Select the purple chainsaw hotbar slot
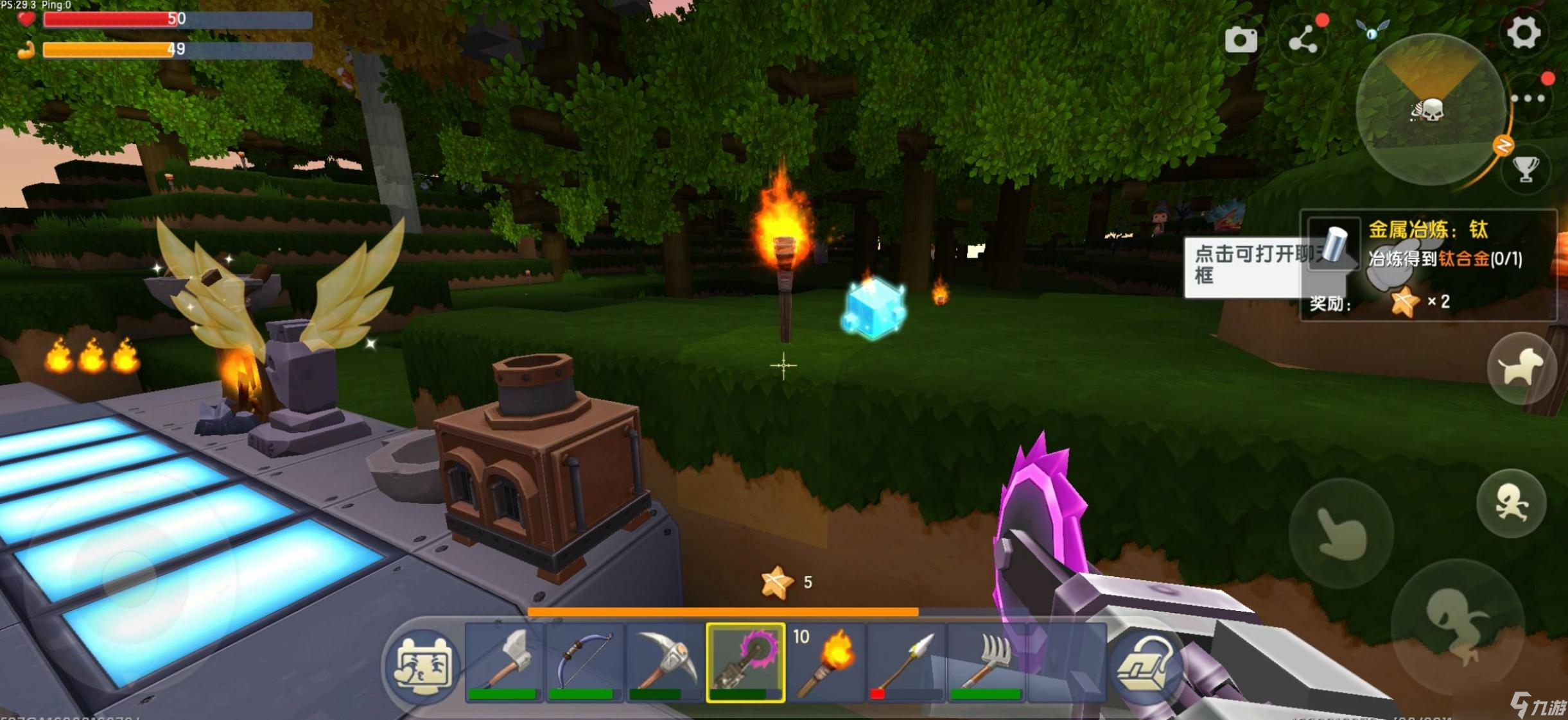This screenshot has height=720, width=1568. click(x=745, y=662)
